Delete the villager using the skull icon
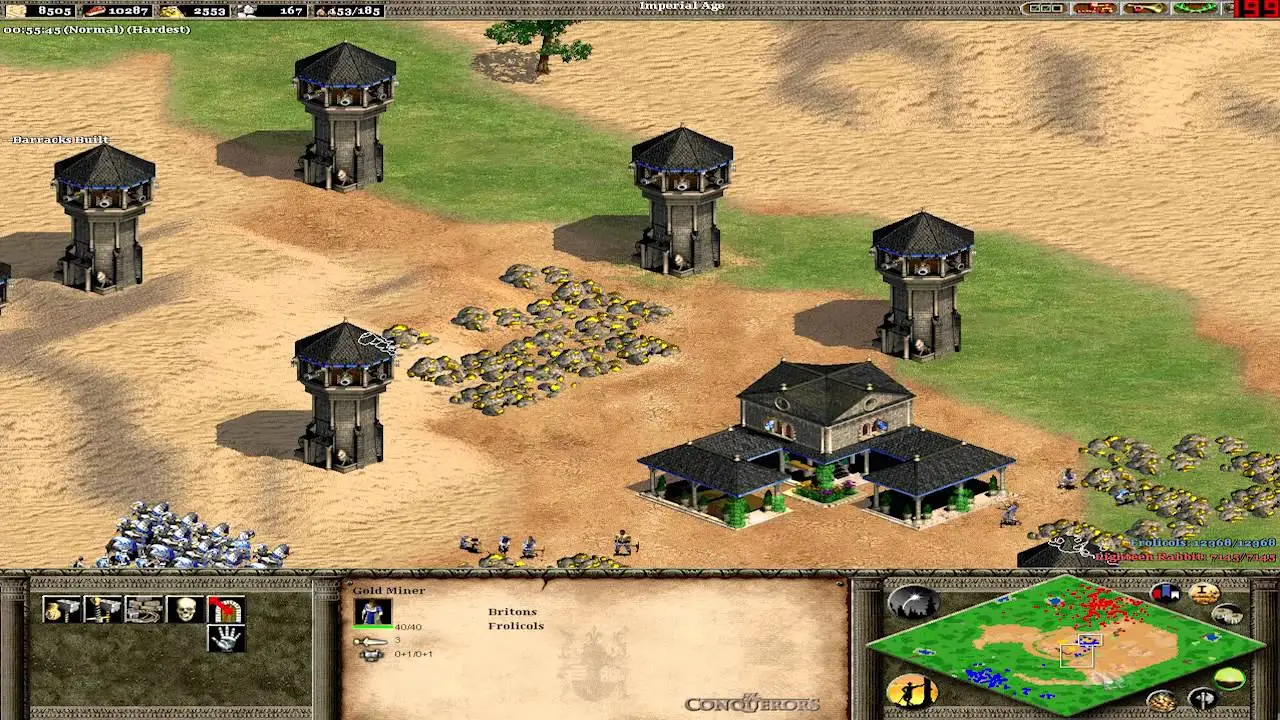Image resolution: width=1280 pixels, height=720 pixels. click(185, 610)
